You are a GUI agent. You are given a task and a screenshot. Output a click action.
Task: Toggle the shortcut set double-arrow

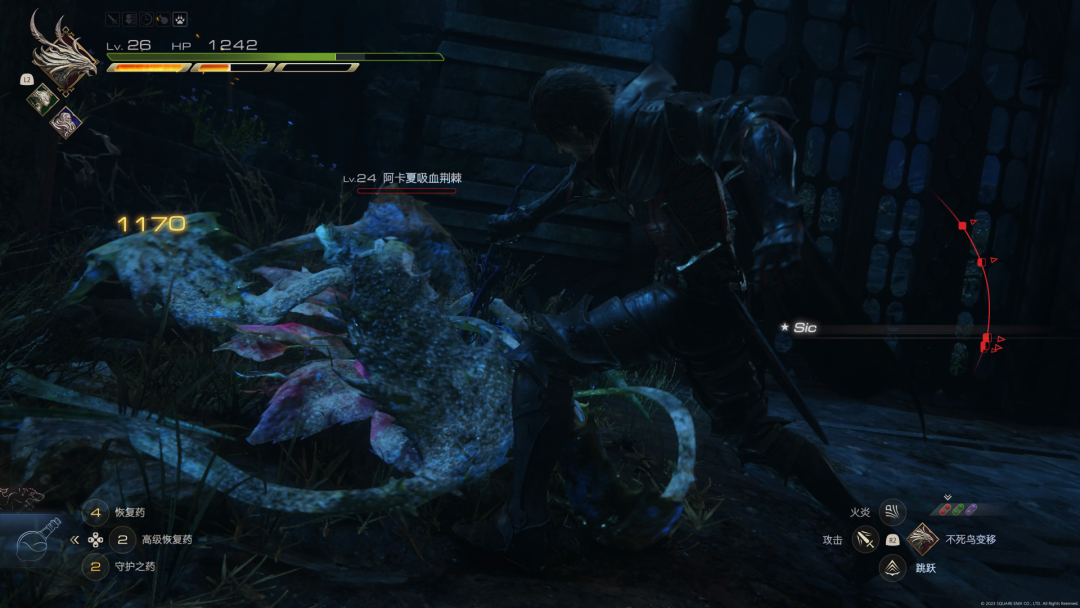click(74, 540)
